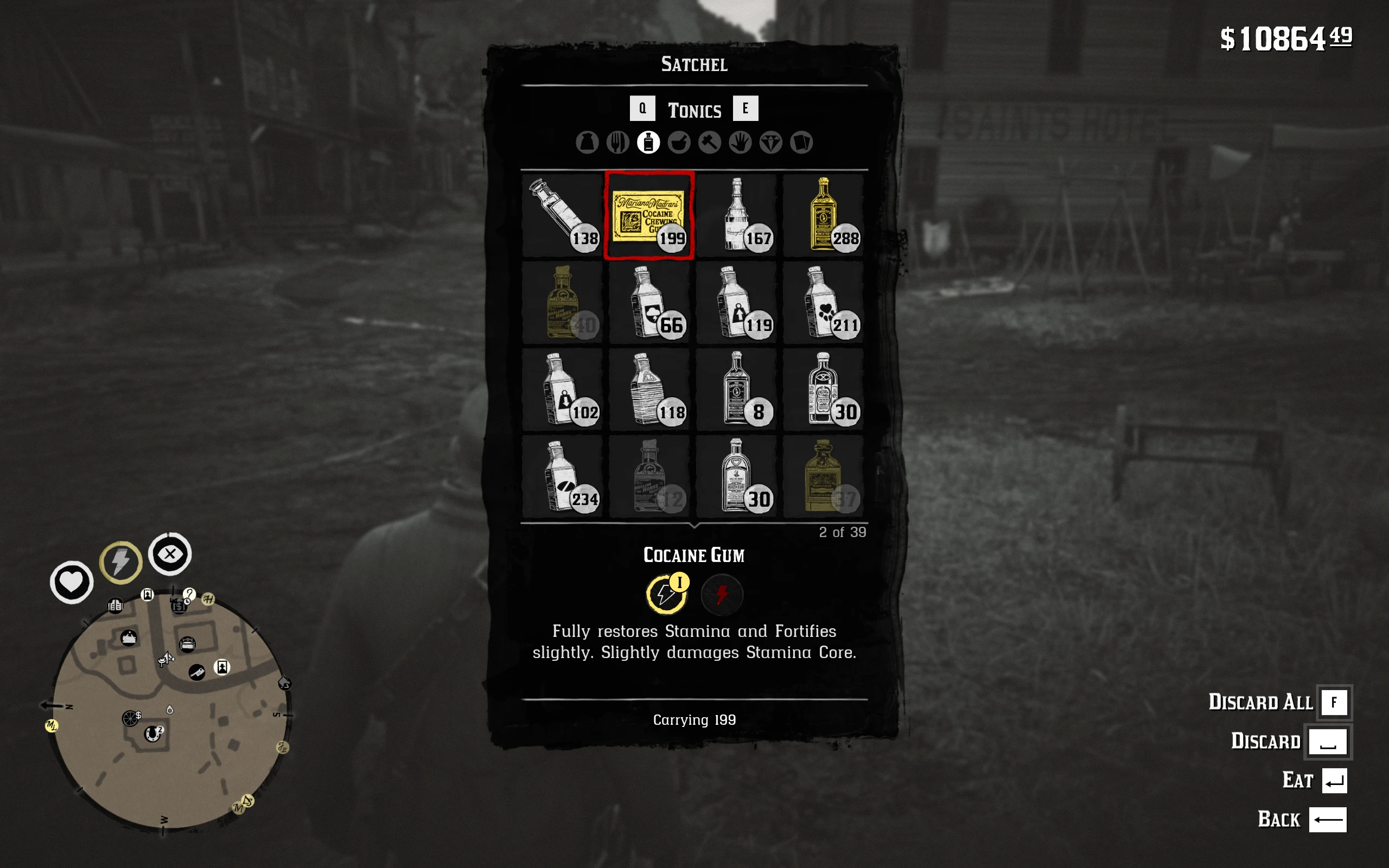Image resolution: width=1389 pixels, height=868 pixels.
Task: Choose the dark miracle tonic bottle showing 8
Action: 736,390
